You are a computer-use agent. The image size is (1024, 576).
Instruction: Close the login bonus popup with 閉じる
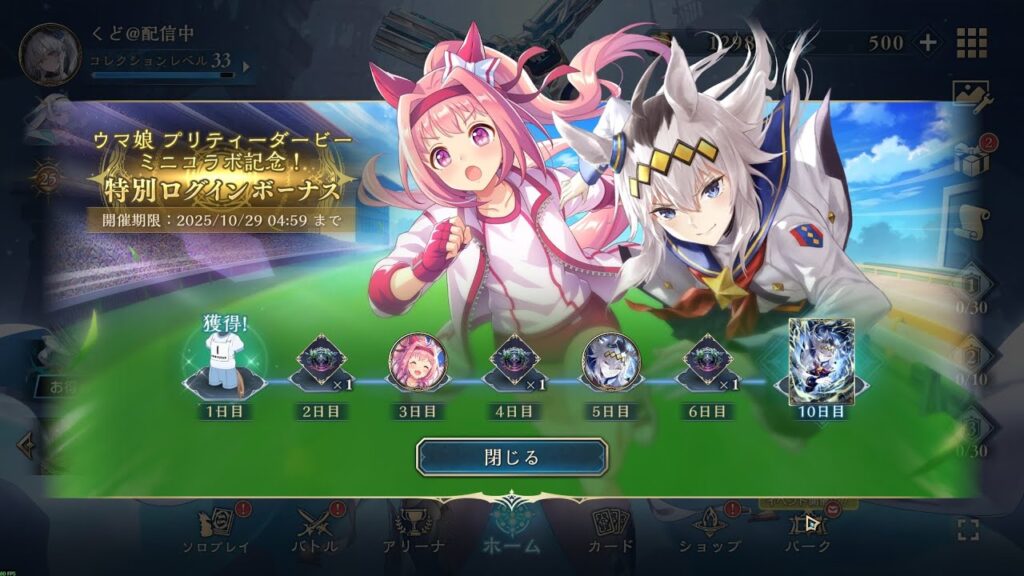512,457
